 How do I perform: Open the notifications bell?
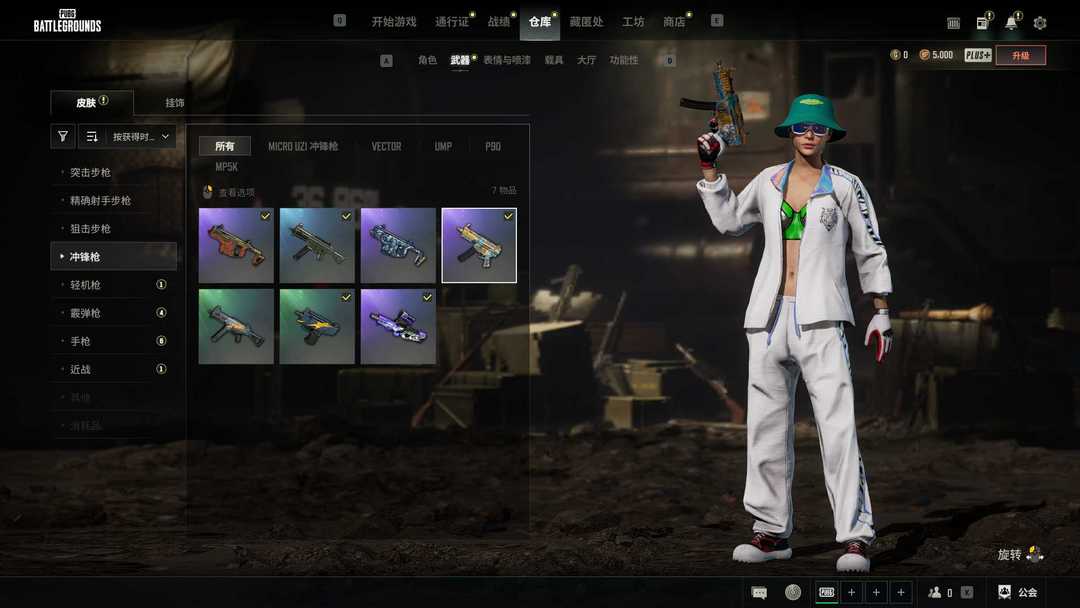coord(1011,22)
